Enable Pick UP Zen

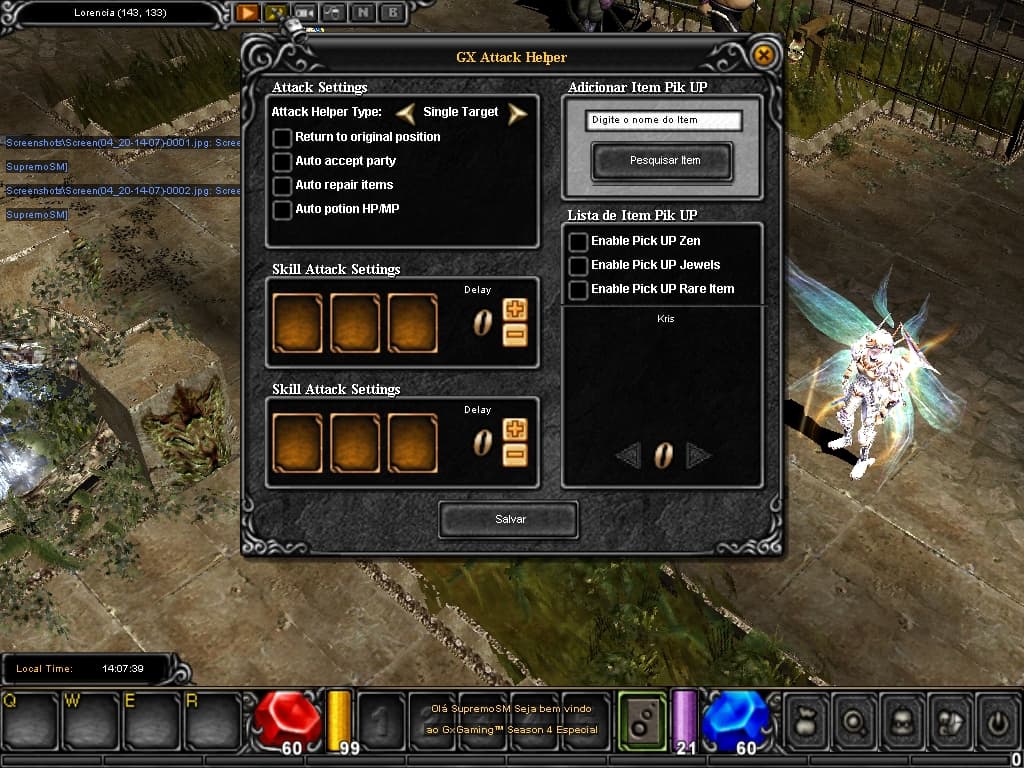[x=578, y=242]
